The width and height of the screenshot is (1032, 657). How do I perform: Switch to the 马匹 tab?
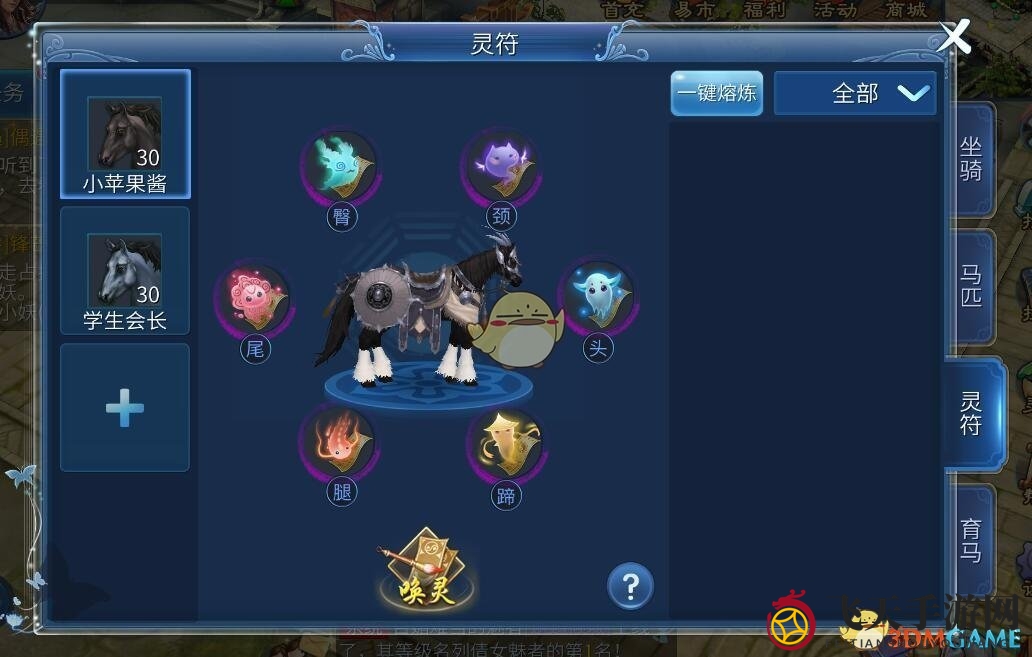[x=970, y=286]
